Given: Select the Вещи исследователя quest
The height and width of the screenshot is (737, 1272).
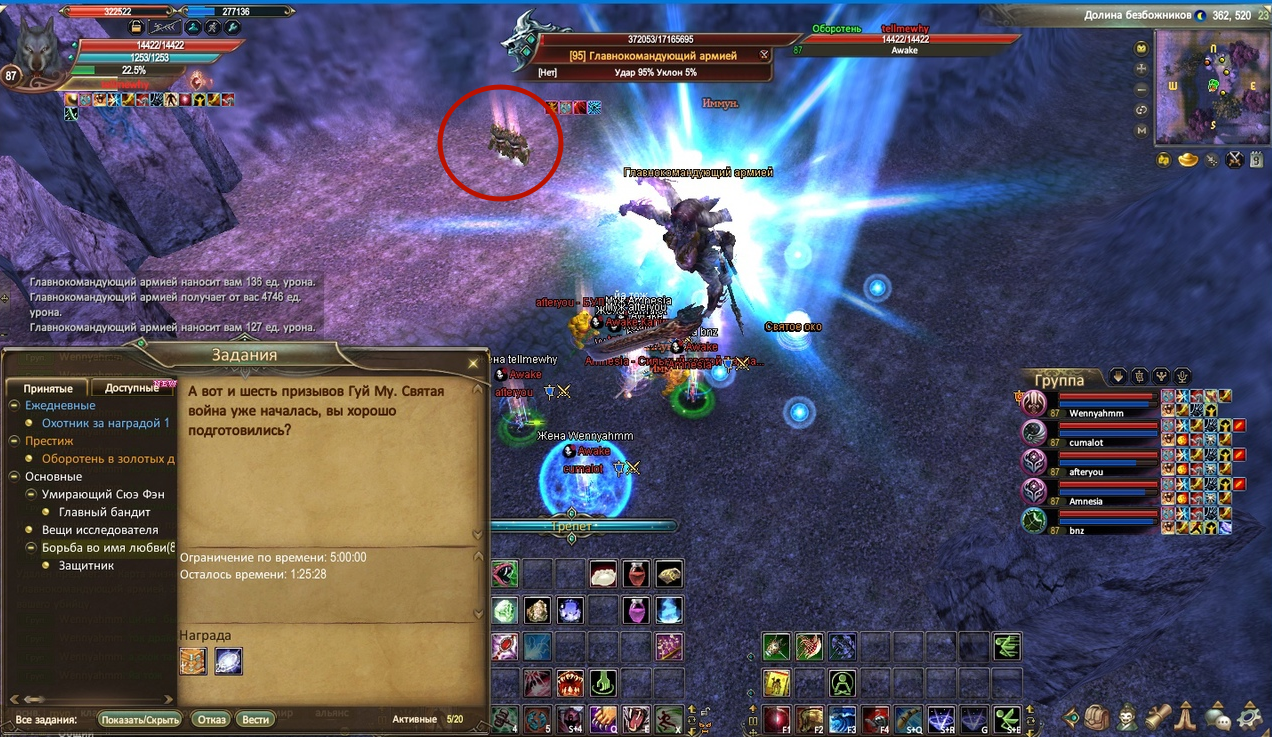Looking at the screenshot, I should [99, 530].
